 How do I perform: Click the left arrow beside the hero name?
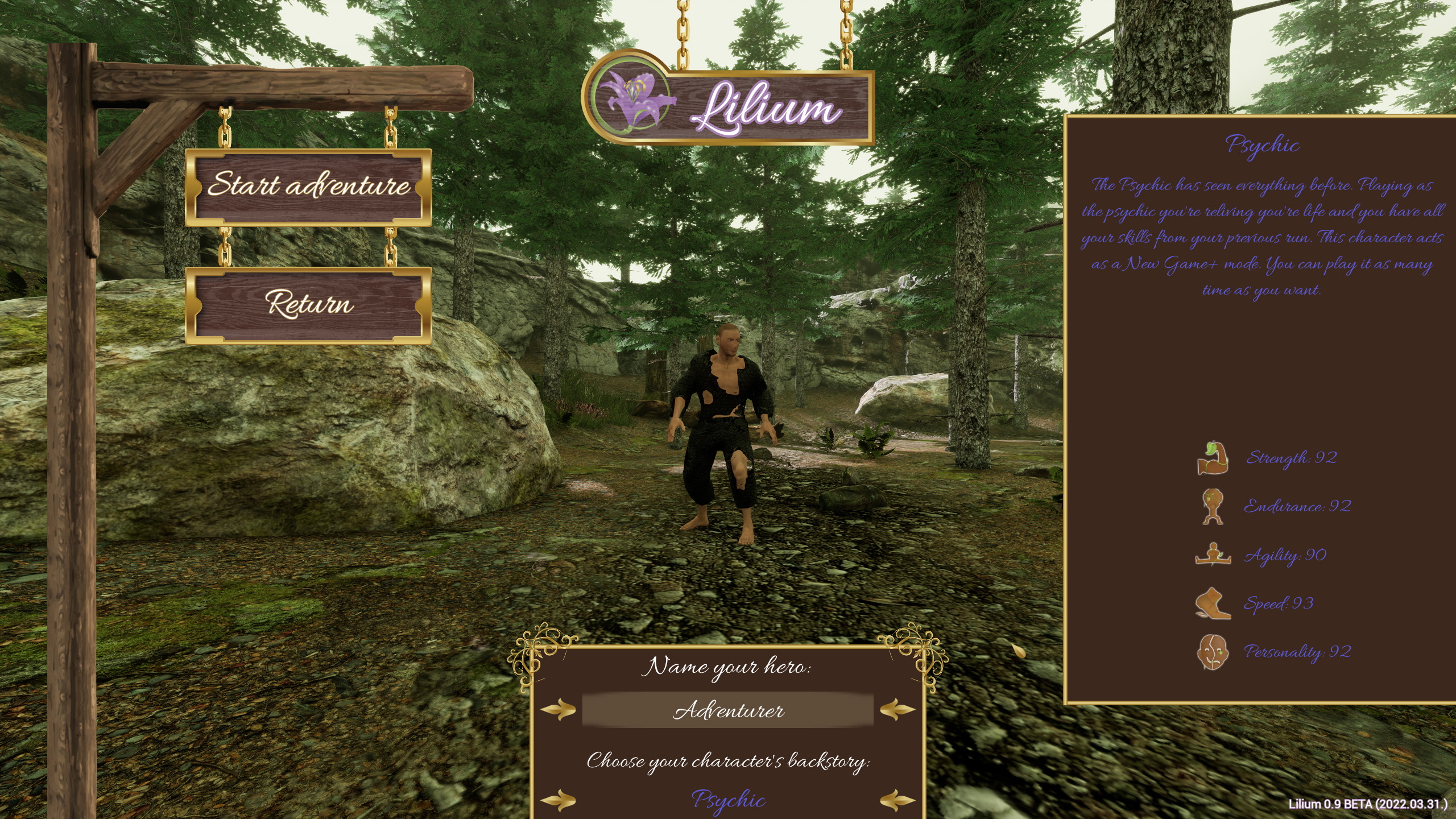558,710
